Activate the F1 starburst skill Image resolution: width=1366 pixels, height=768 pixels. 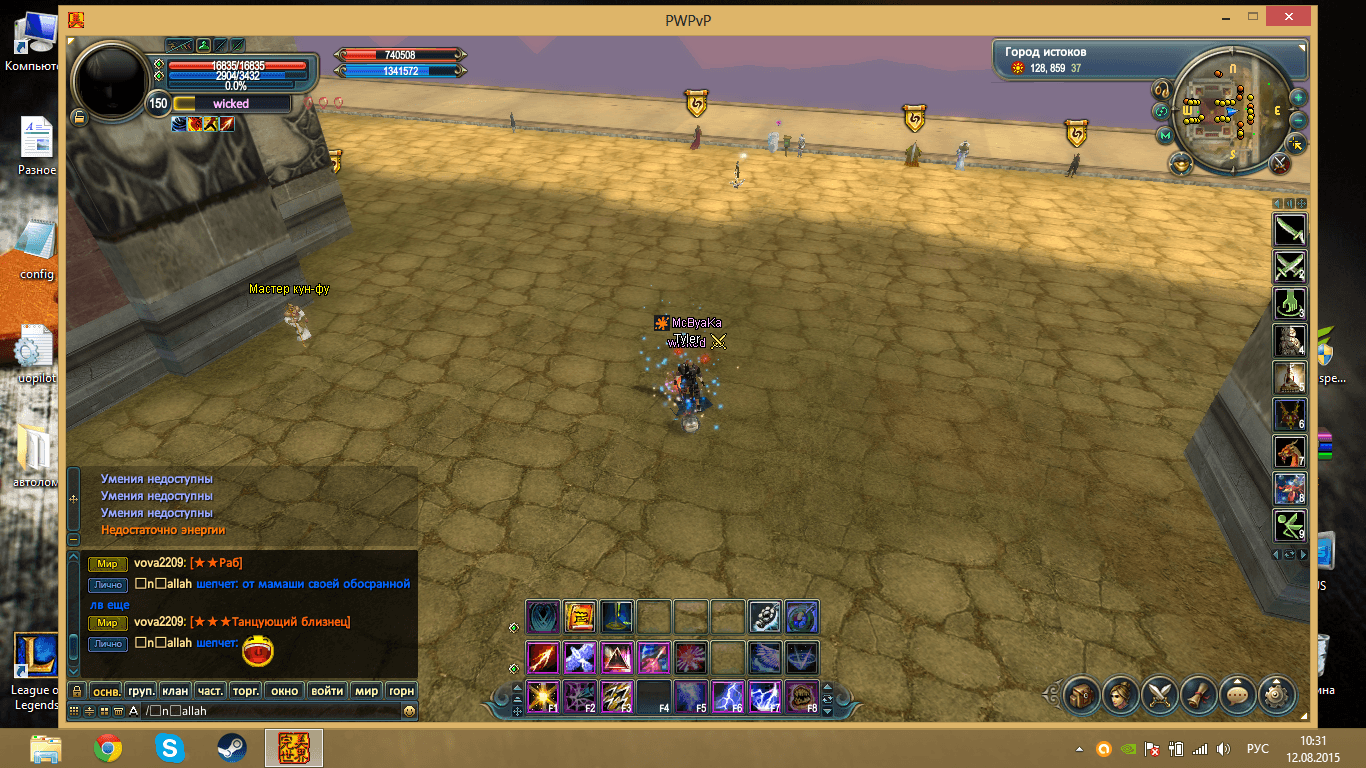543,696
